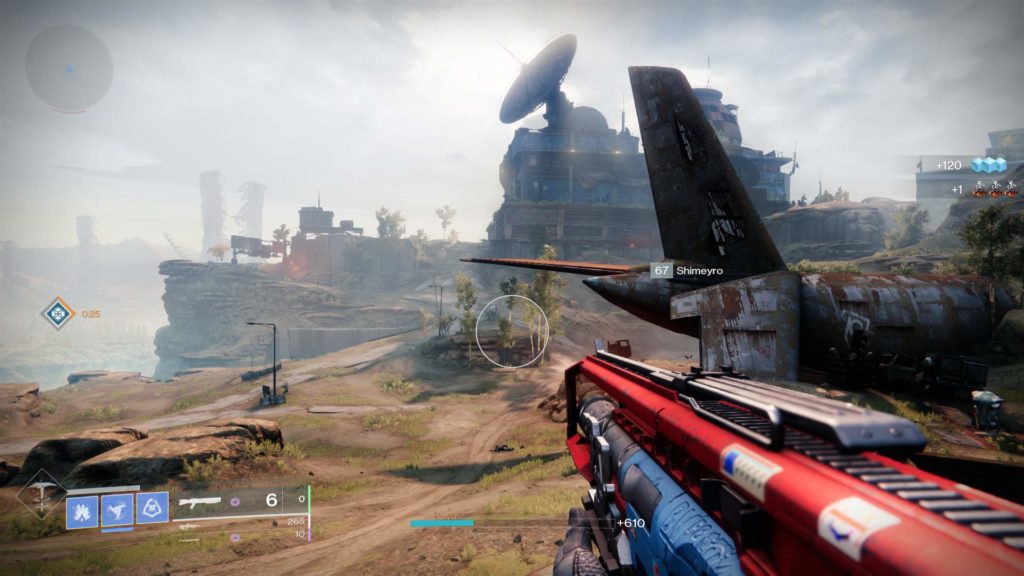Select the equipped shotgun weapon icon
1024x576 pixels.
click(x=200, y=501)
